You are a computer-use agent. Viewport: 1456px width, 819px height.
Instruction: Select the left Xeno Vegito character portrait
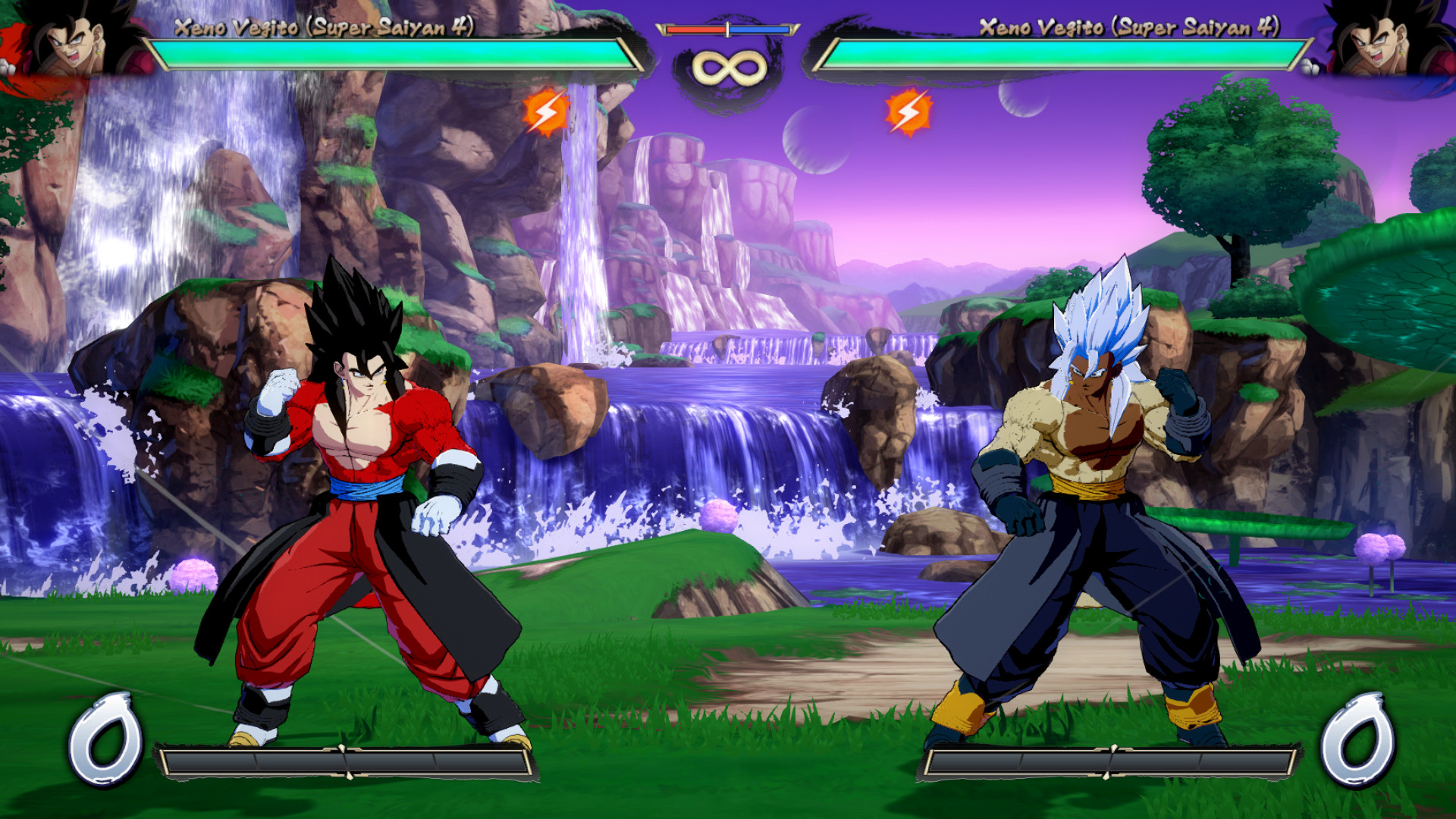(72, 42)
